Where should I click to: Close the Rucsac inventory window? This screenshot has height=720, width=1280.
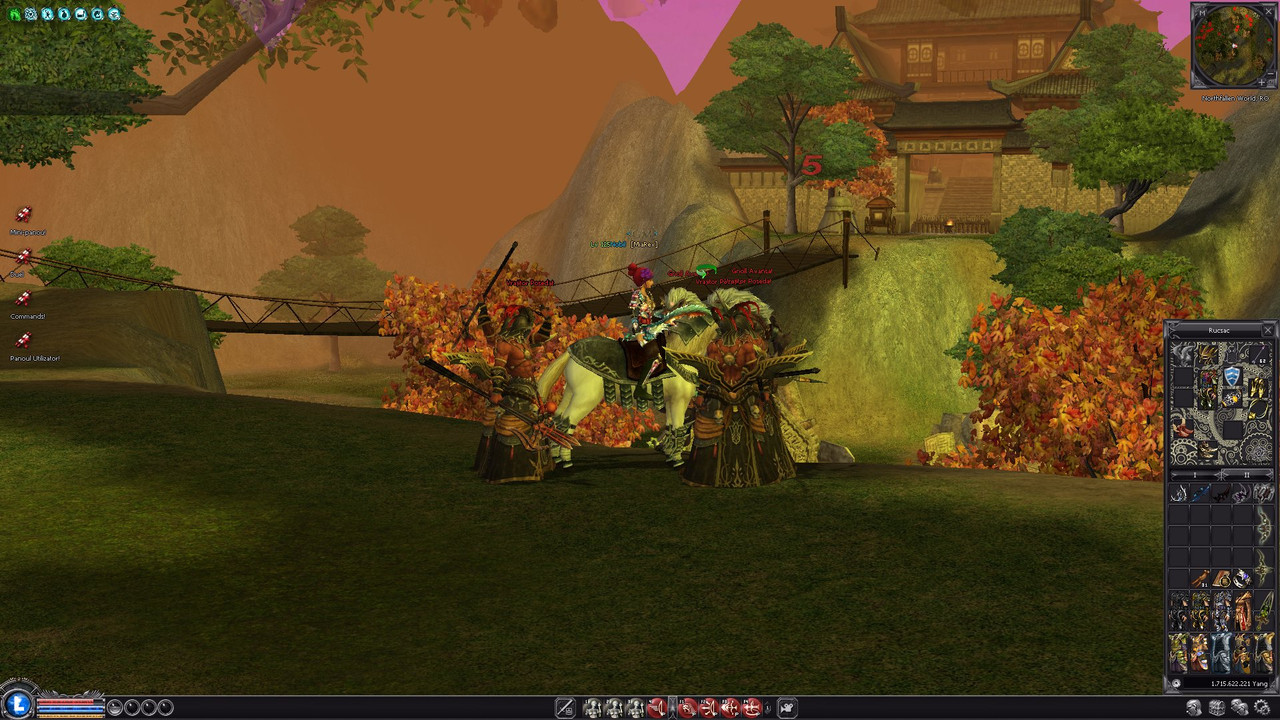1268,330
